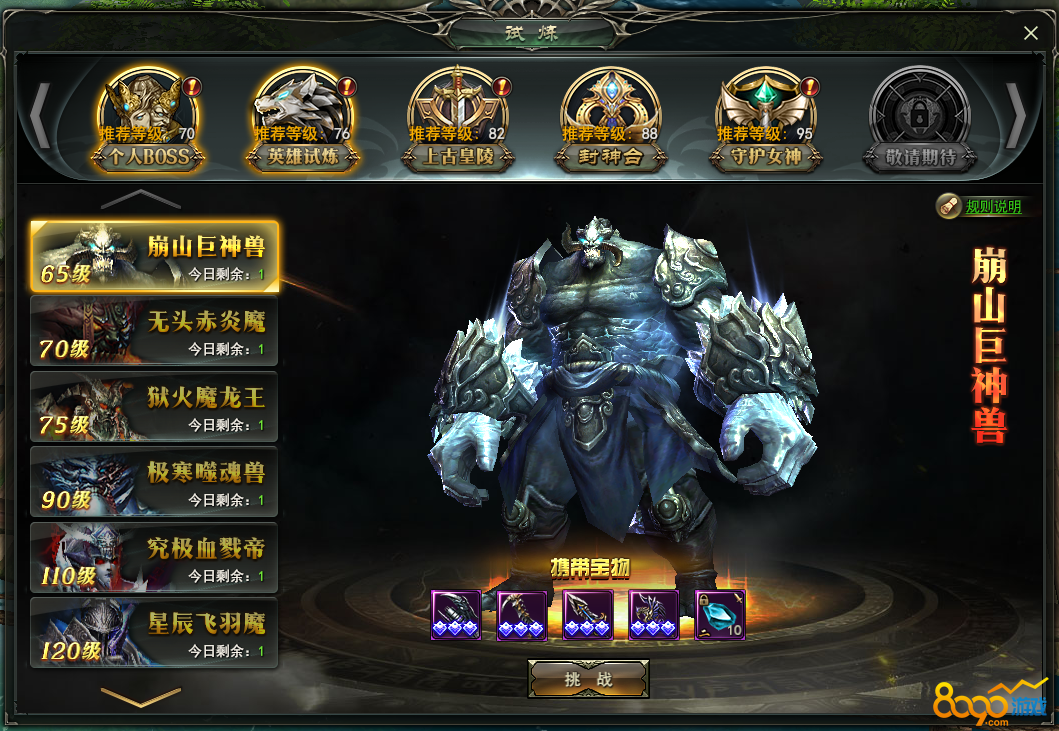The image size is (1059, 731).
Task: Start the fight with 挑战 button
Action: tap(588, 679)
